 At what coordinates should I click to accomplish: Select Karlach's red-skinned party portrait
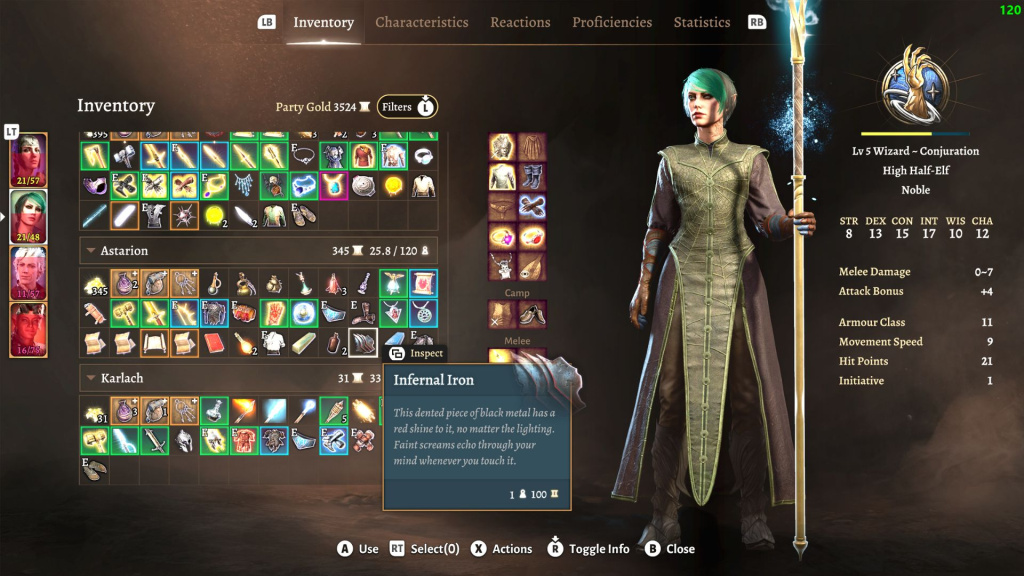(28, 330)
